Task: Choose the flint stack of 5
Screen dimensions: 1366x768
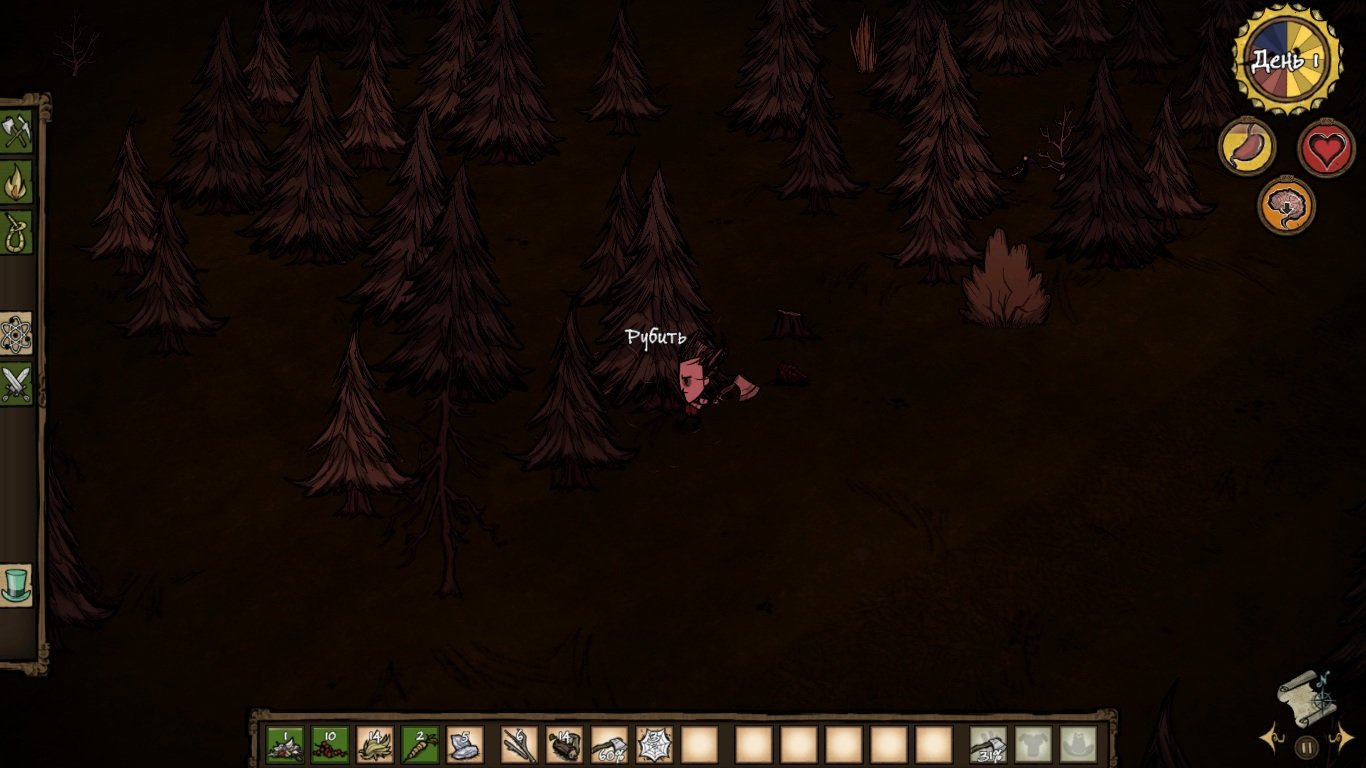Action: point(465,745)
